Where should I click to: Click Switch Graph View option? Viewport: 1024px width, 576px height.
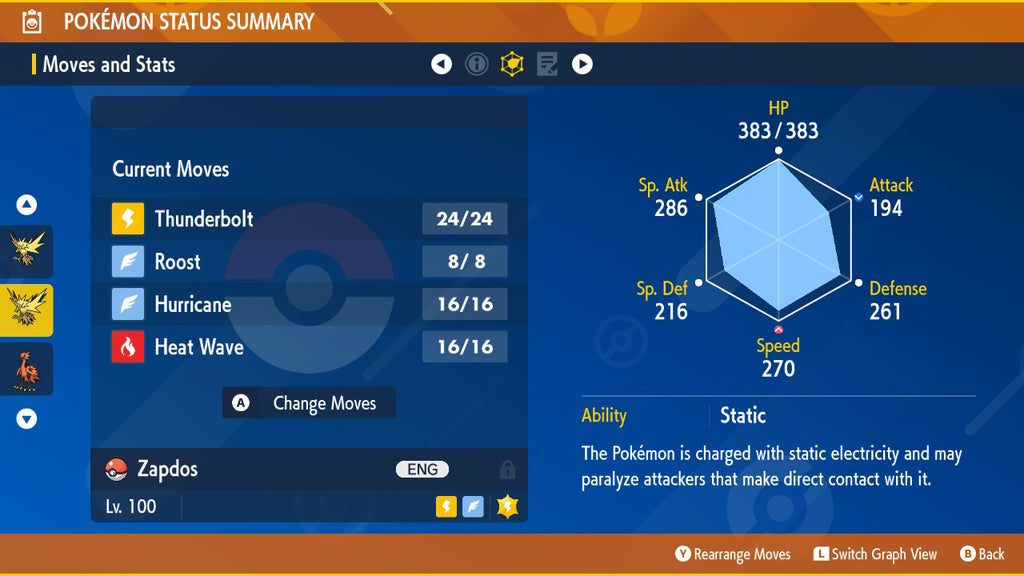coord(875,554)
